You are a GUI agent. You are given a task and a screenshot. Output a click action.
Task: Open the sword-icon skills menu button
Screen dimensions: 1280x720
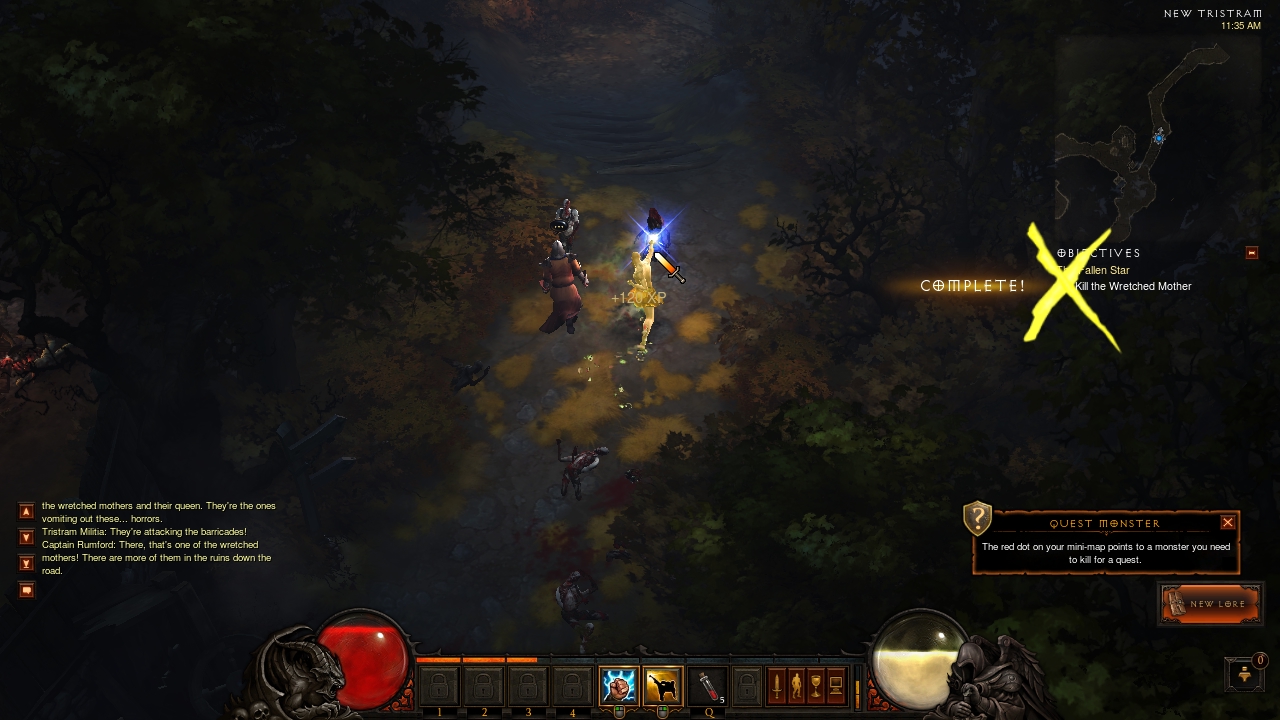[x=776, y=686]
